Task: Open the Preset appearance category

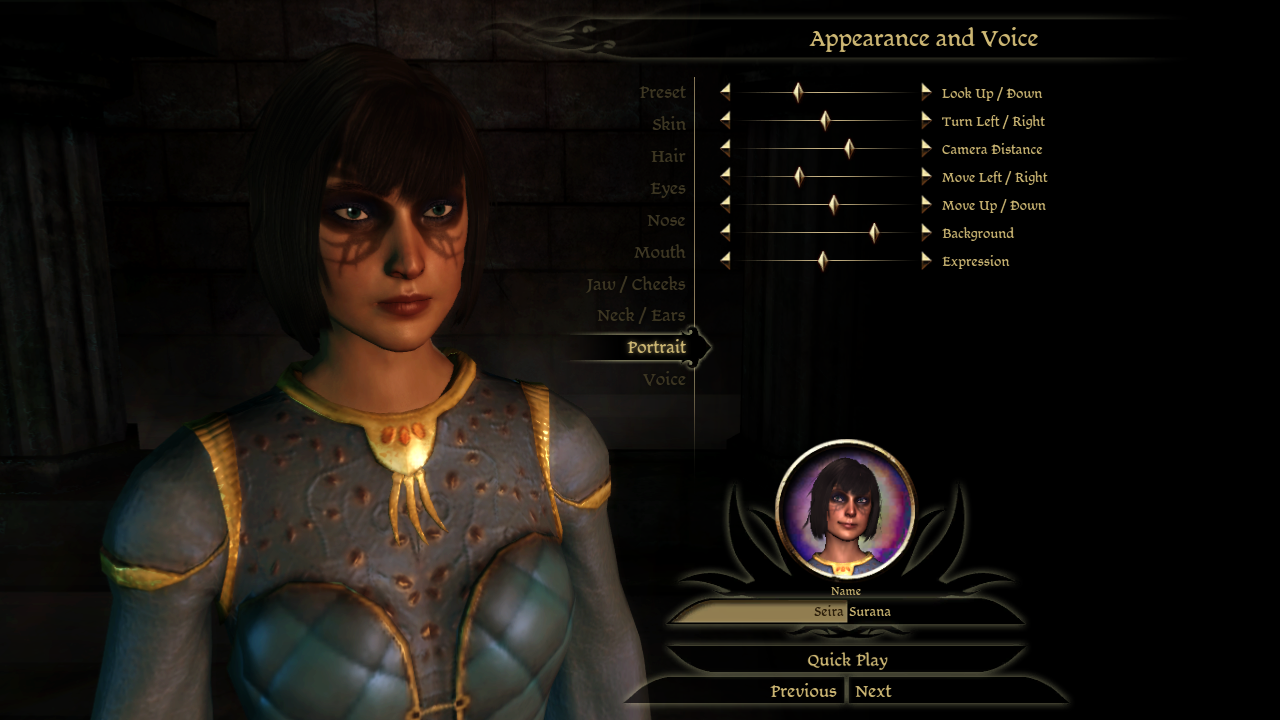Action: [x=662, y=93]
